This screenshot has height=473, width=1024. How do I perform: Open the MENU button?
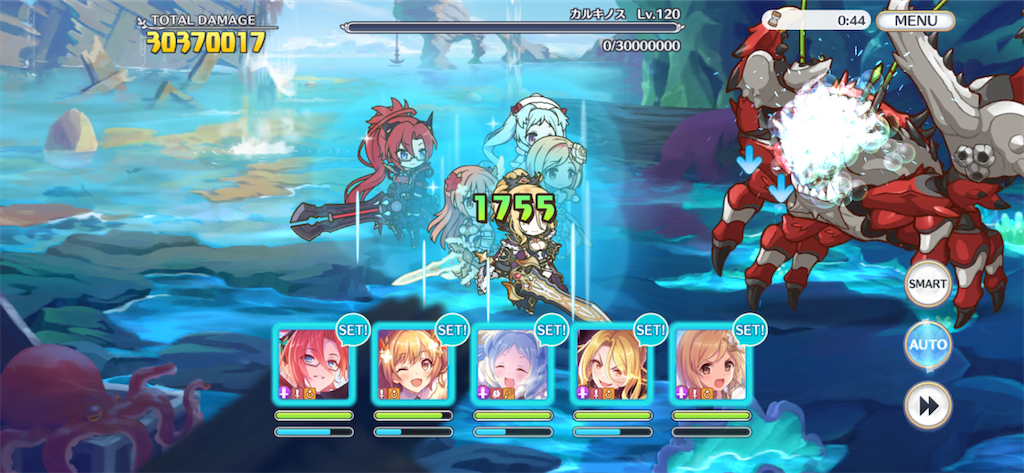pos(915,20)
